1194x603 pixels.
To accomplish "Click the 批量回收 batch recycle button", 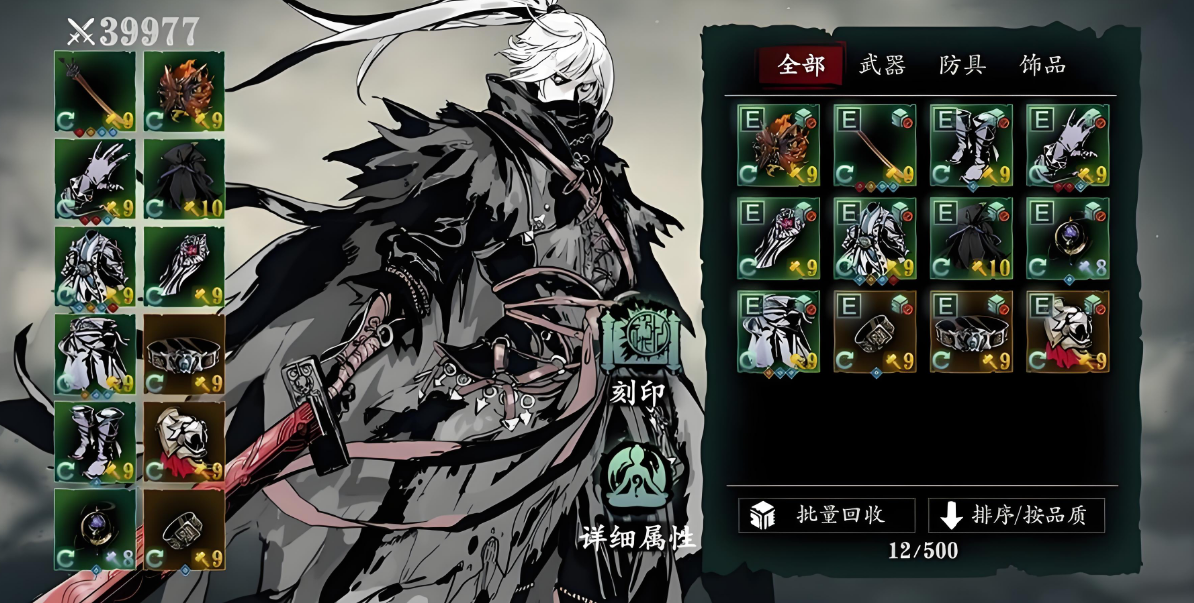I will (x=826, y=515).
